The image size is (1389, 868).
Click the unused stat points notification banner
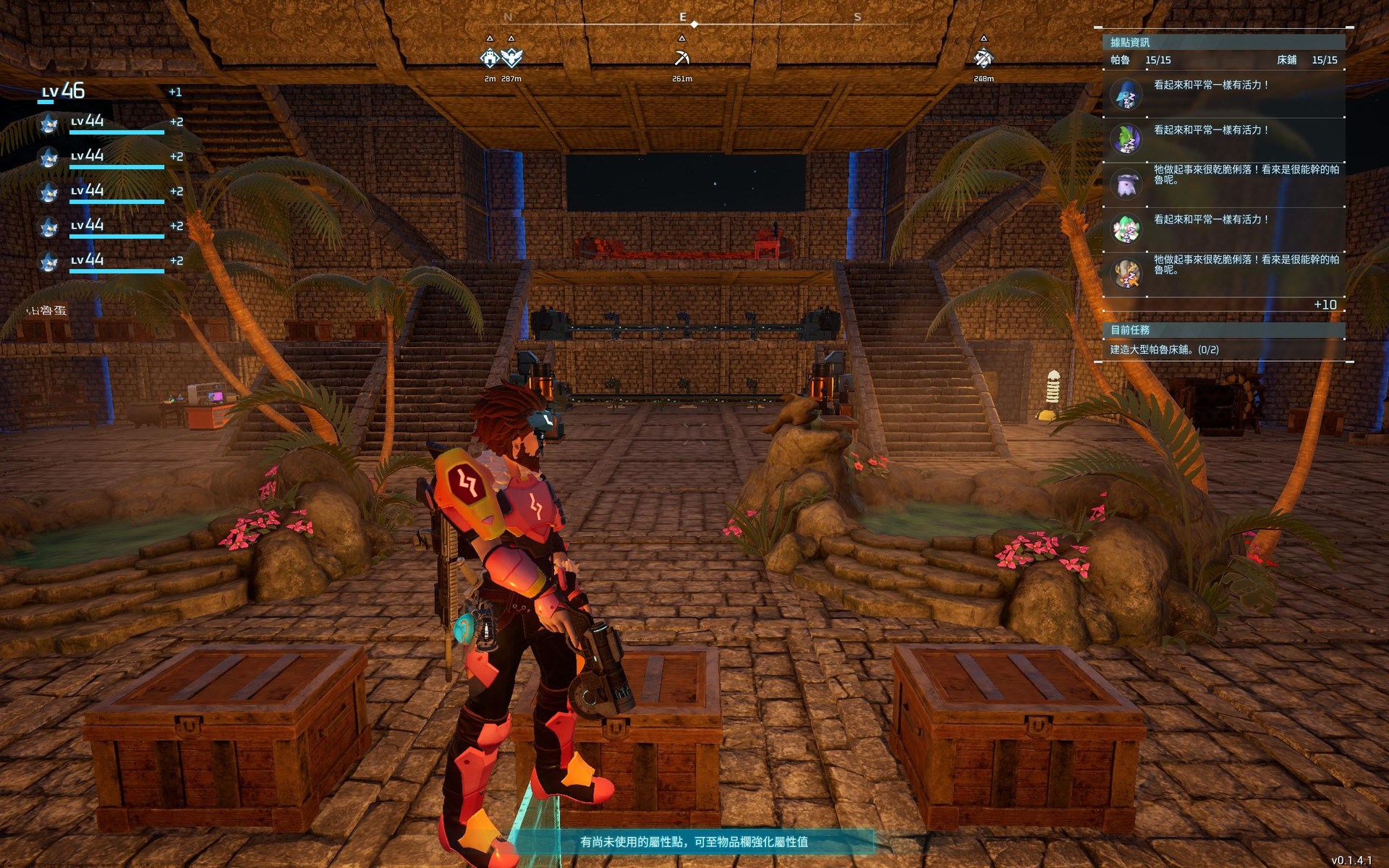tap(694, 842)
